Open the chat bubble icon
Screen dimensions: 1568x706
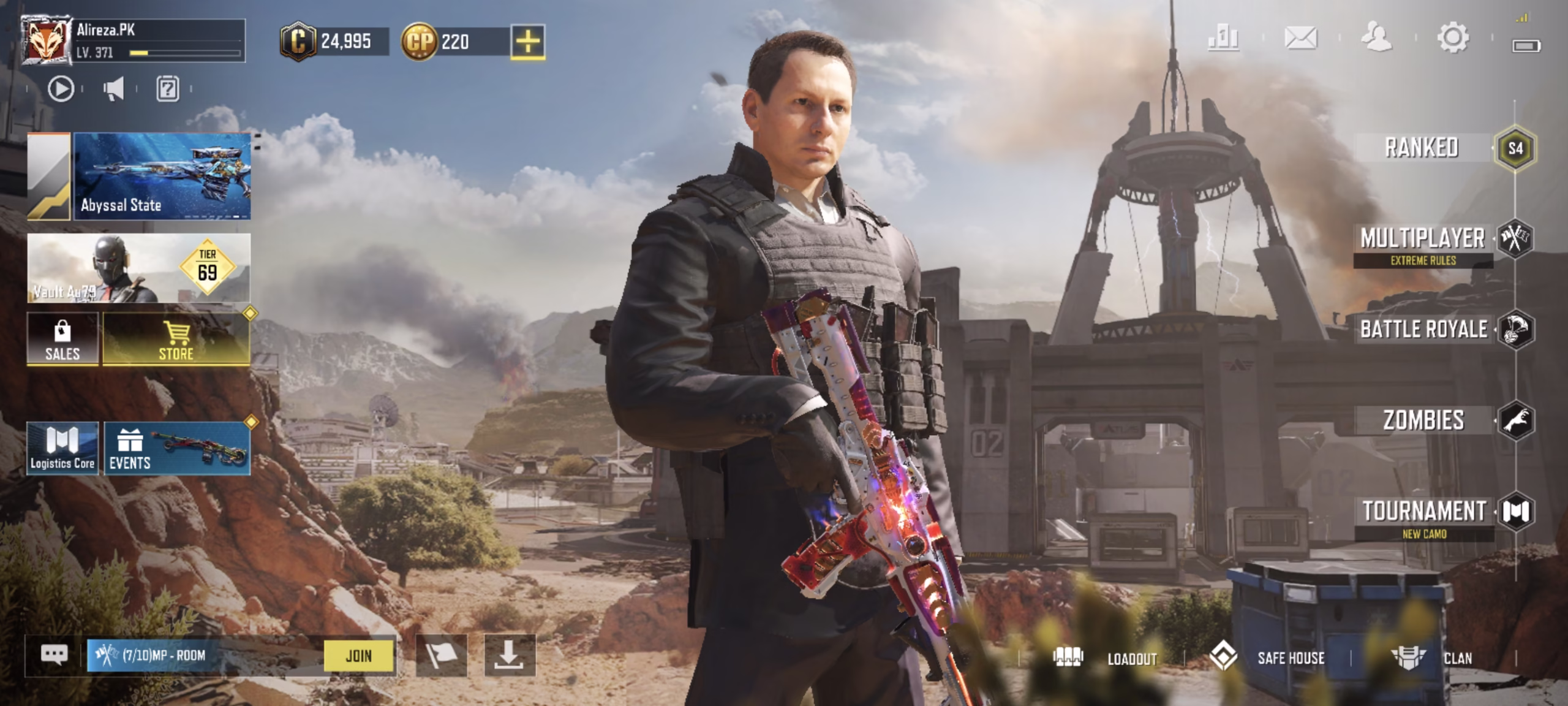[x=54, y=655]
